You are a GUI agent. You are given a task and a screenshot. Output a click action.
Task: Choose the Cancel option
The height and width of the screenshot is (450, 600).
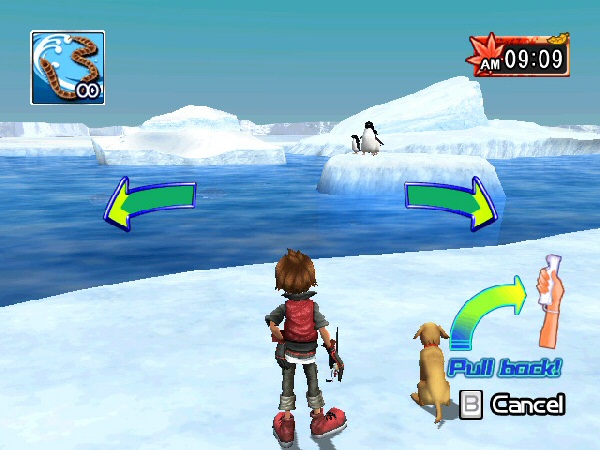tap(514, 405)
